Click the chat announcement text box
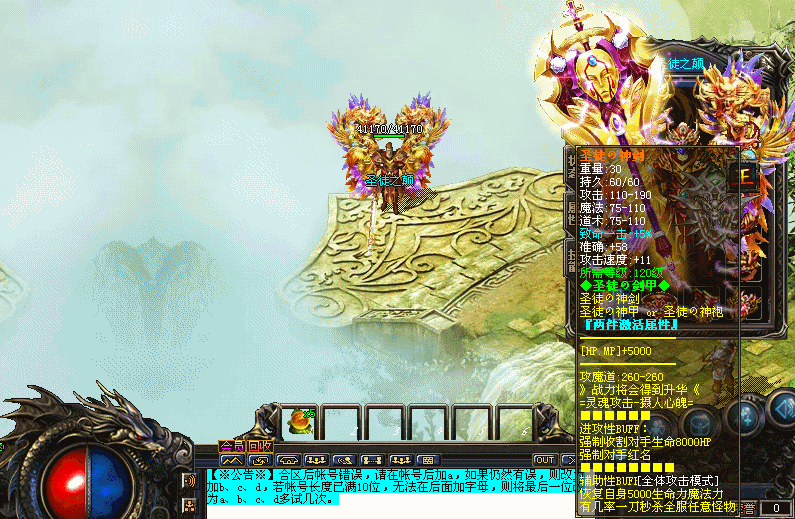The width and height of the screenshot is (795, 519). click(390, 486)
